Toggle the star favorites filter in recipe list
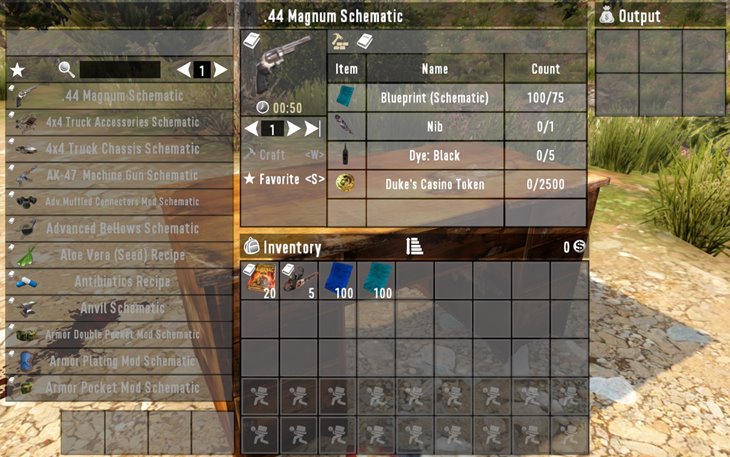This screenshot has width=730, height=457. [x=18, y=70]
